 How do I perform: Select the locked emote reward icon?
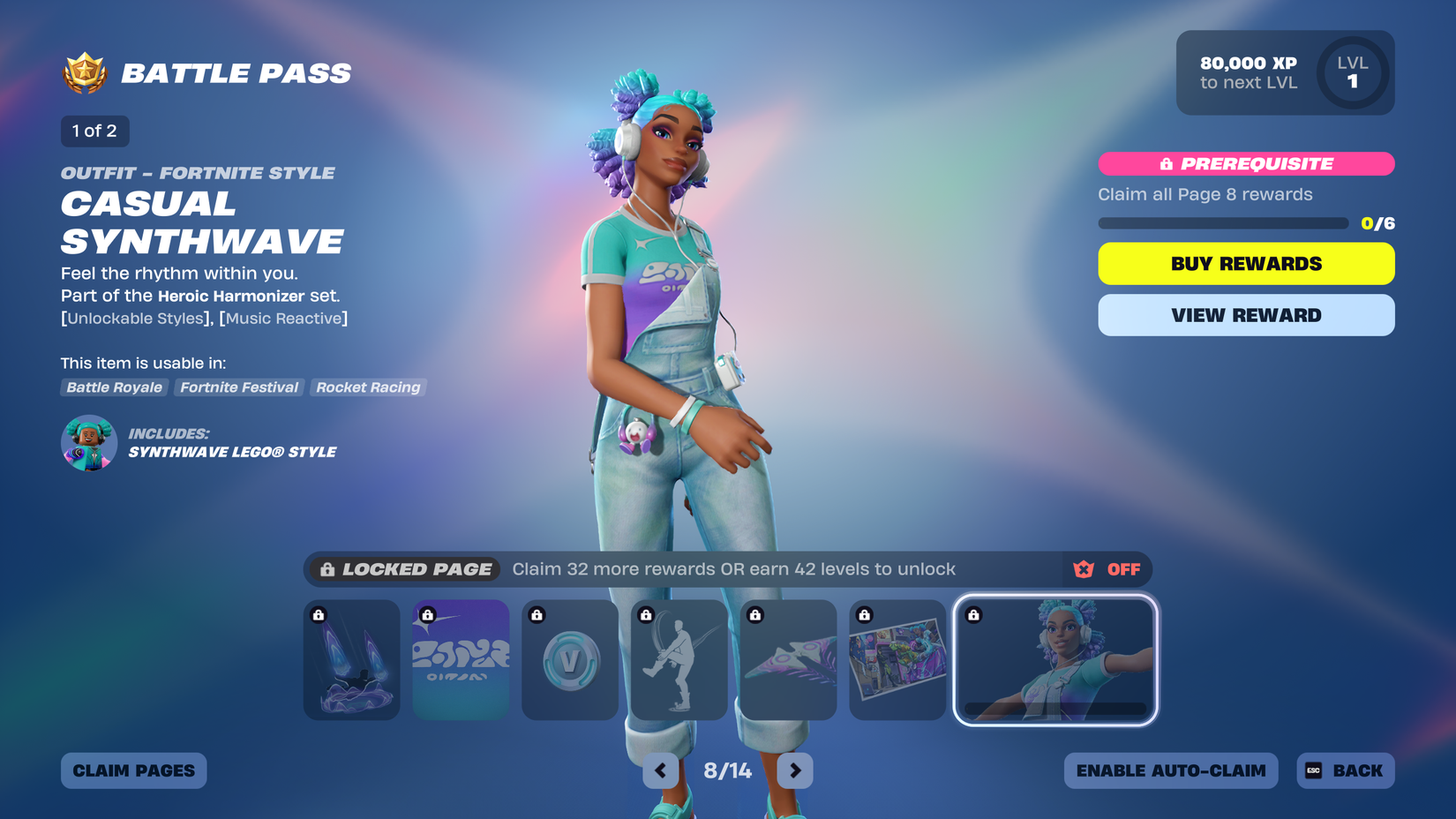[679, 659]
